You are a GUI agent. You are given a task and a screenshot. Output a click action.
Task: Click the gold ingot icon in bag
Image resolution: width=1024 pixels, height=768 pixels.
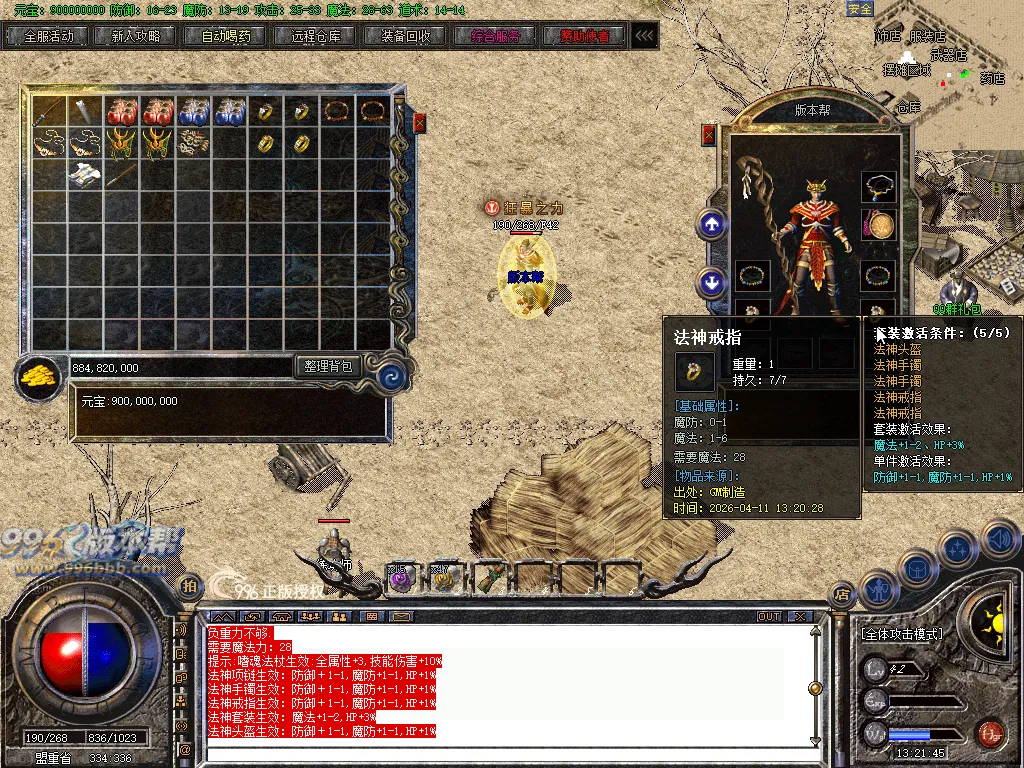[x=38, y=375]
